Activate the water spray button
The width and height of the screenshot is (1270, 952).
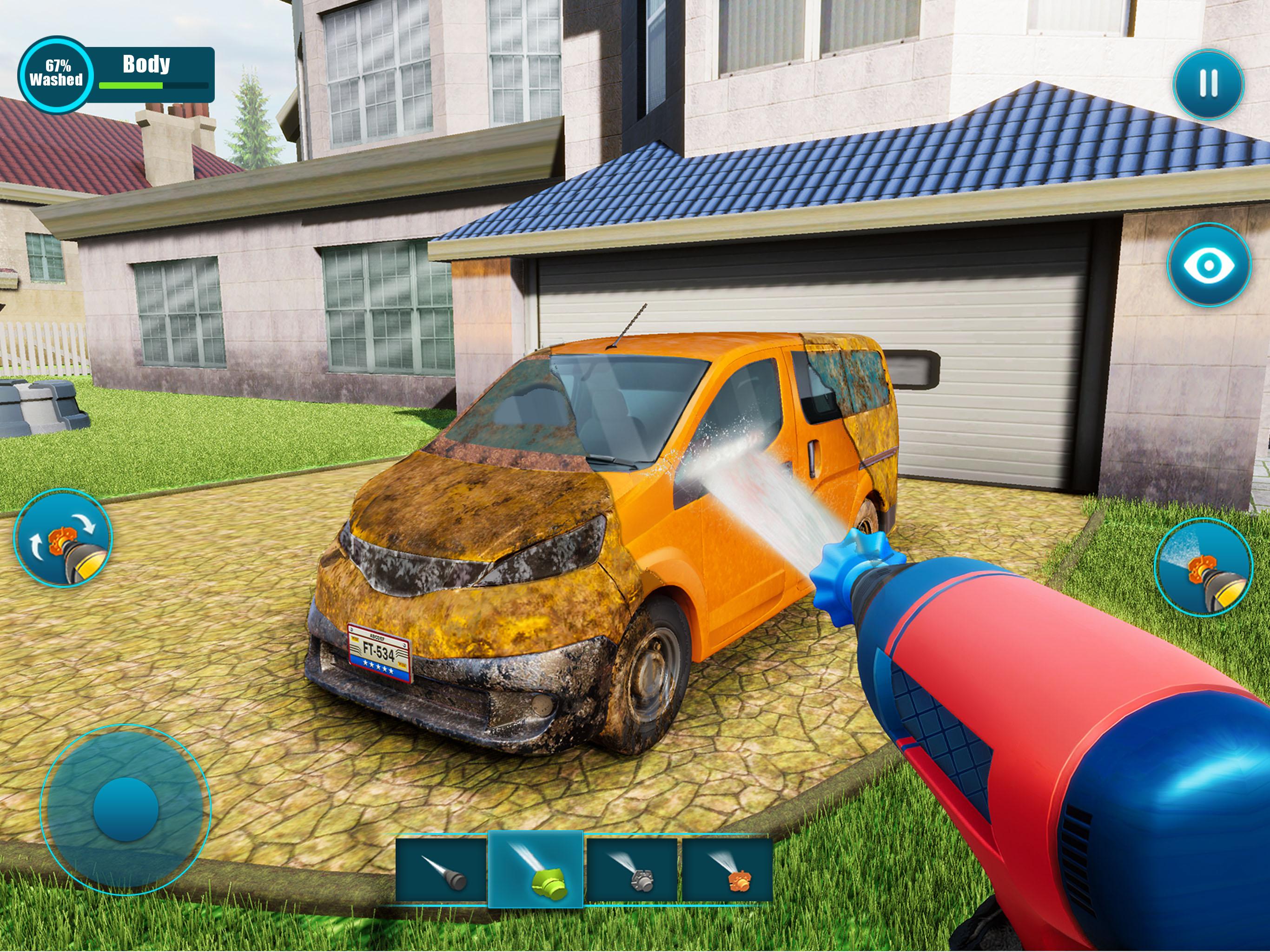(1204, 567)
